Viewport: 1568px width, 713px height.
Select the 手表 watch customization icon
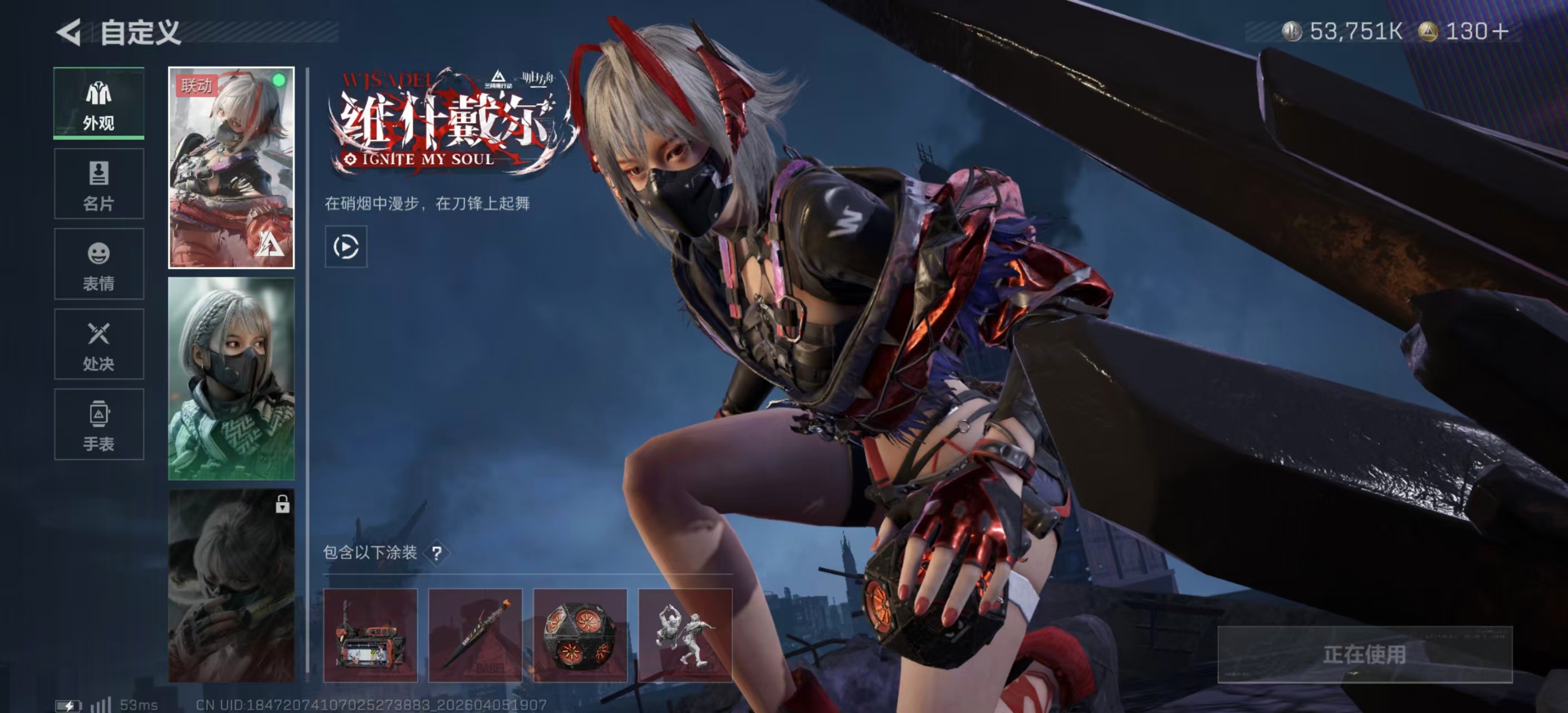tap(99, 424)
